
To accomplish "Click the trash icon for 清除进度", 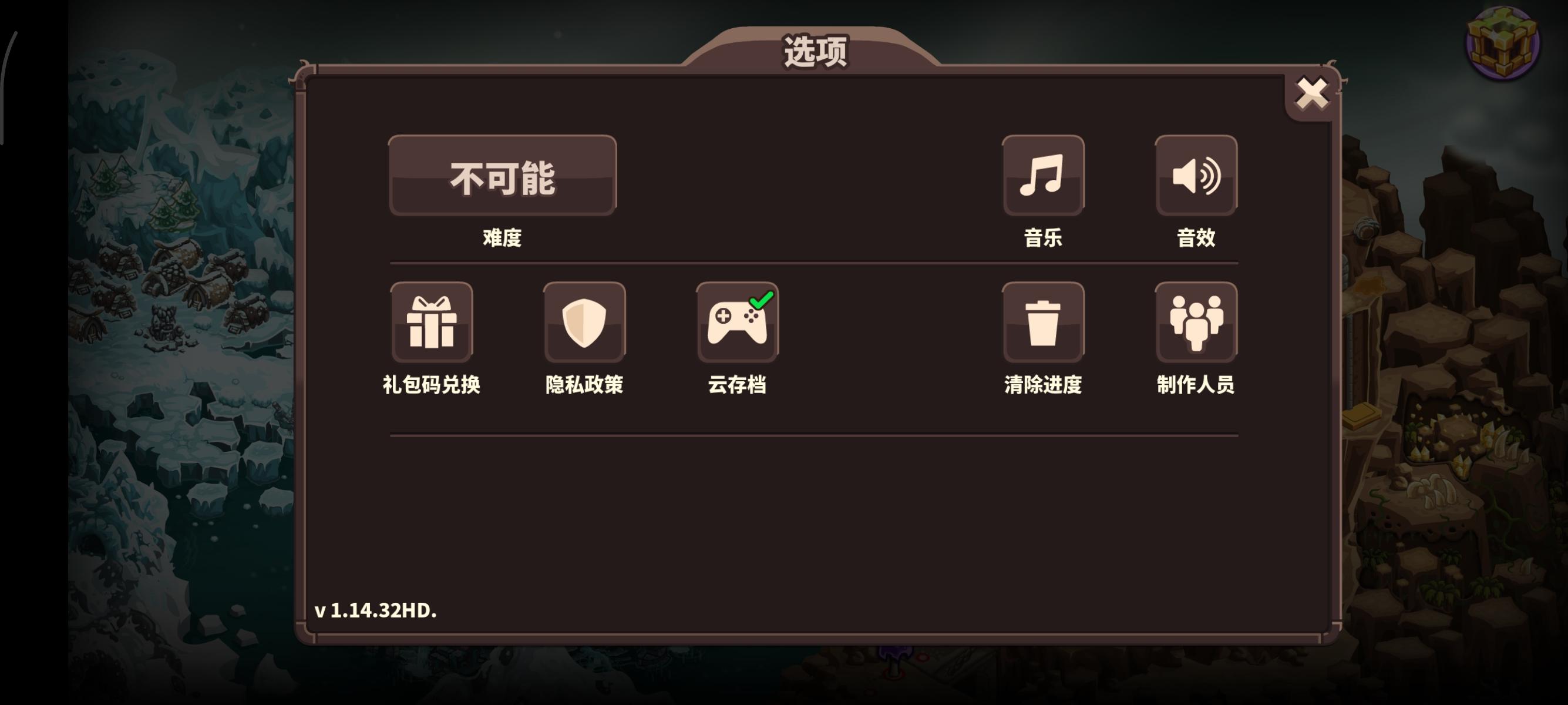I will [1044, 323].
